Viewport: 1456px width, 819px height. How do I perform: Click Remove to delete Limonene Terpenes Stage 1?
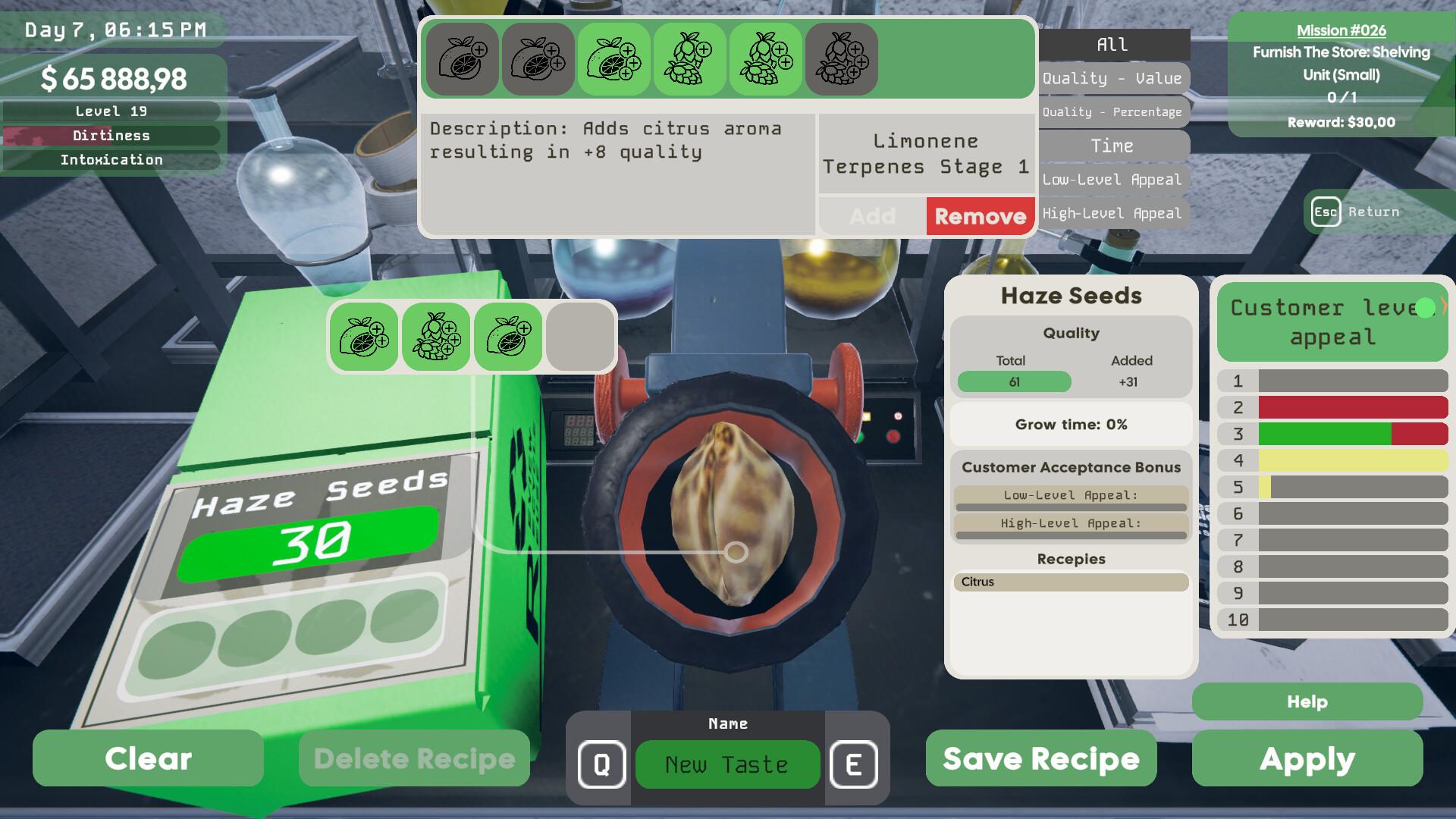[x=980, y=216]
